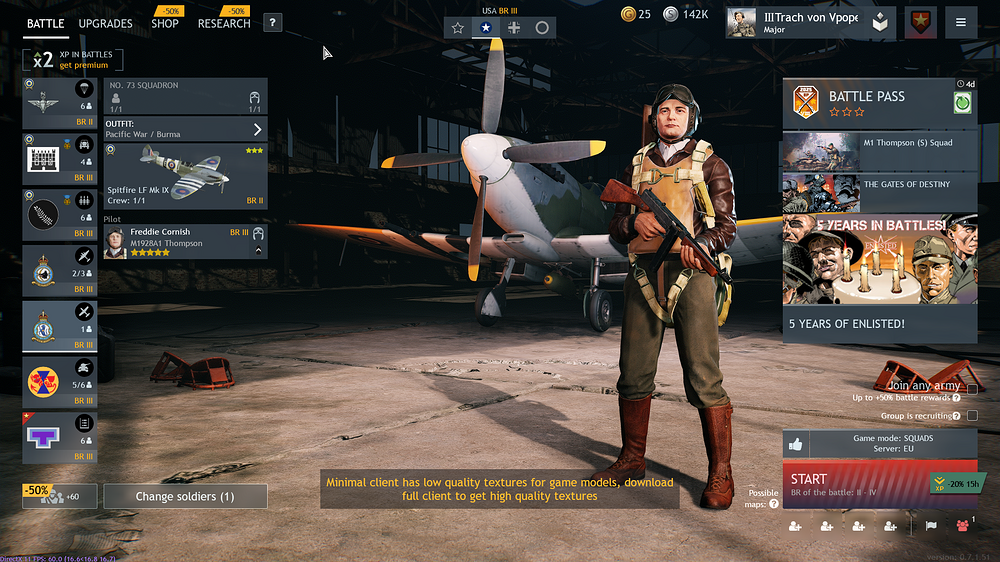Open The Gates of Destiny event

pyautogui.click(x=879, y=193)
